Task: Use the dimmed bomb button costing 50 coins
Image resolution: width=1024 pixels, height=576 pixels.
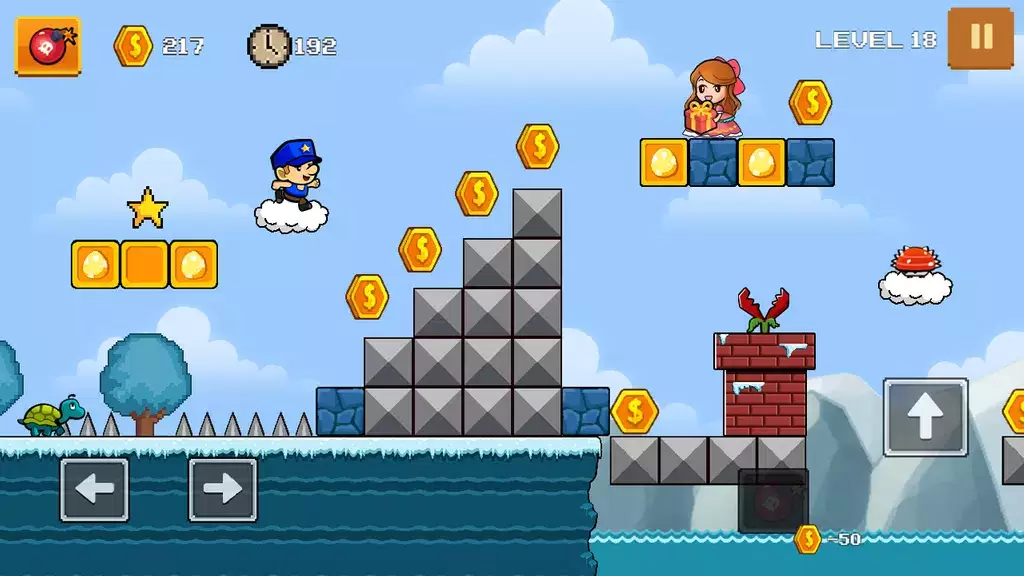Action: [x=772, y=500]
